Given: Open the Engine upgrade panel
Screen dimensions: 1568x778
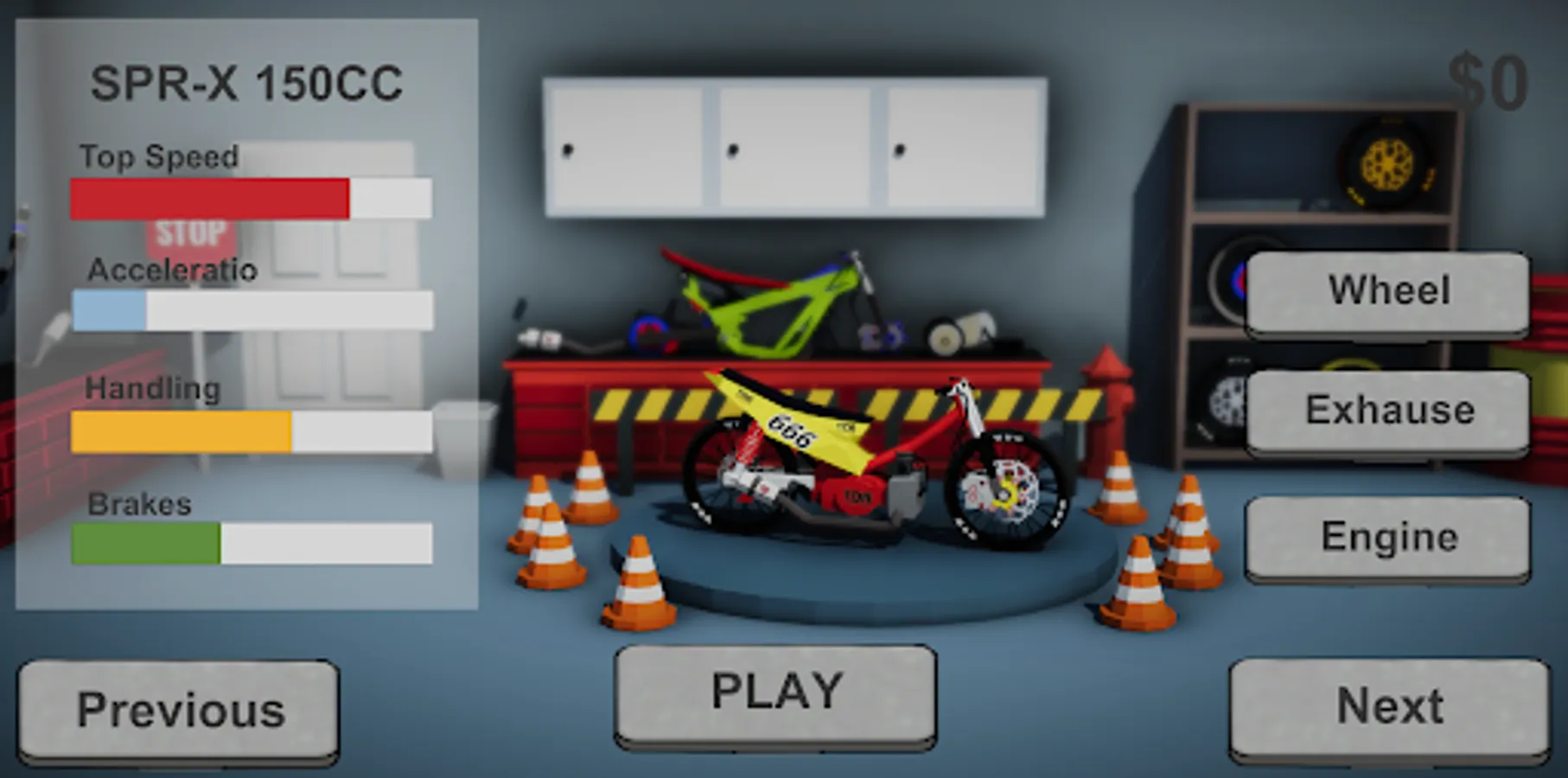Looking at the screenshot, I should pyautogui.click(x=1387, y=536).
